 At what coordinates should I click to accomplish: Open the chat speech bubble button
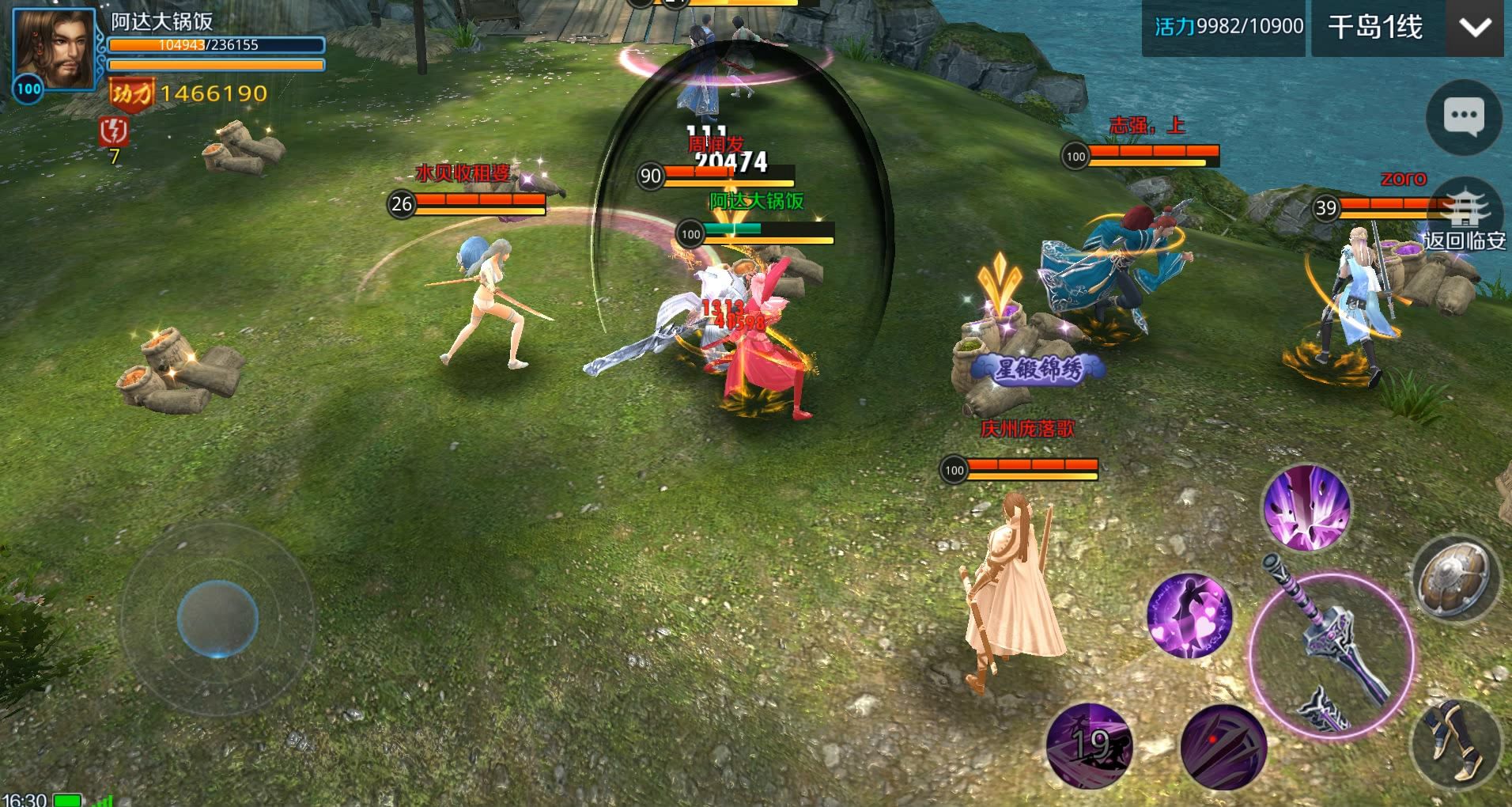pos(1463,118)
